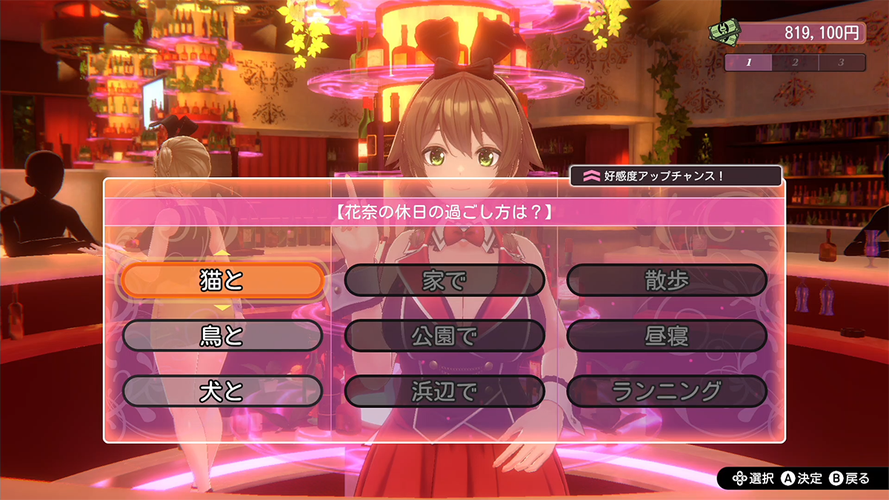Select the 猫と answer option
Viewport: 889px width, 500px height.
pyautogui.click(x=222, y=281)
